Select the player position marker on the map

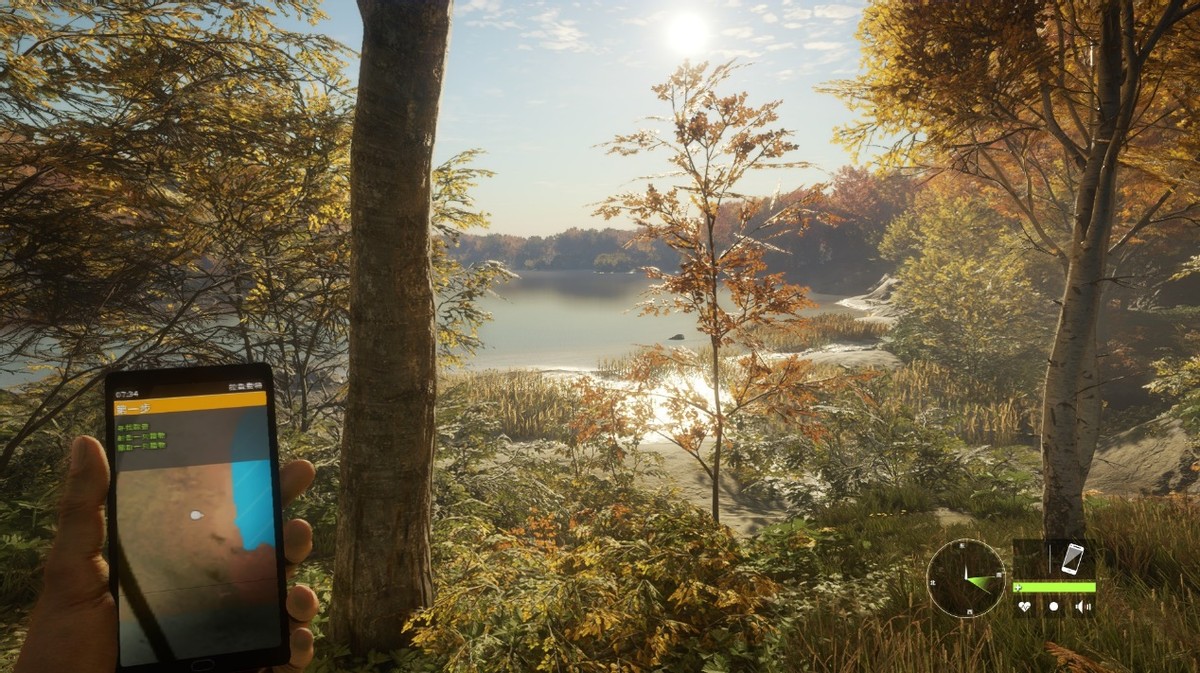coord(196,515)
